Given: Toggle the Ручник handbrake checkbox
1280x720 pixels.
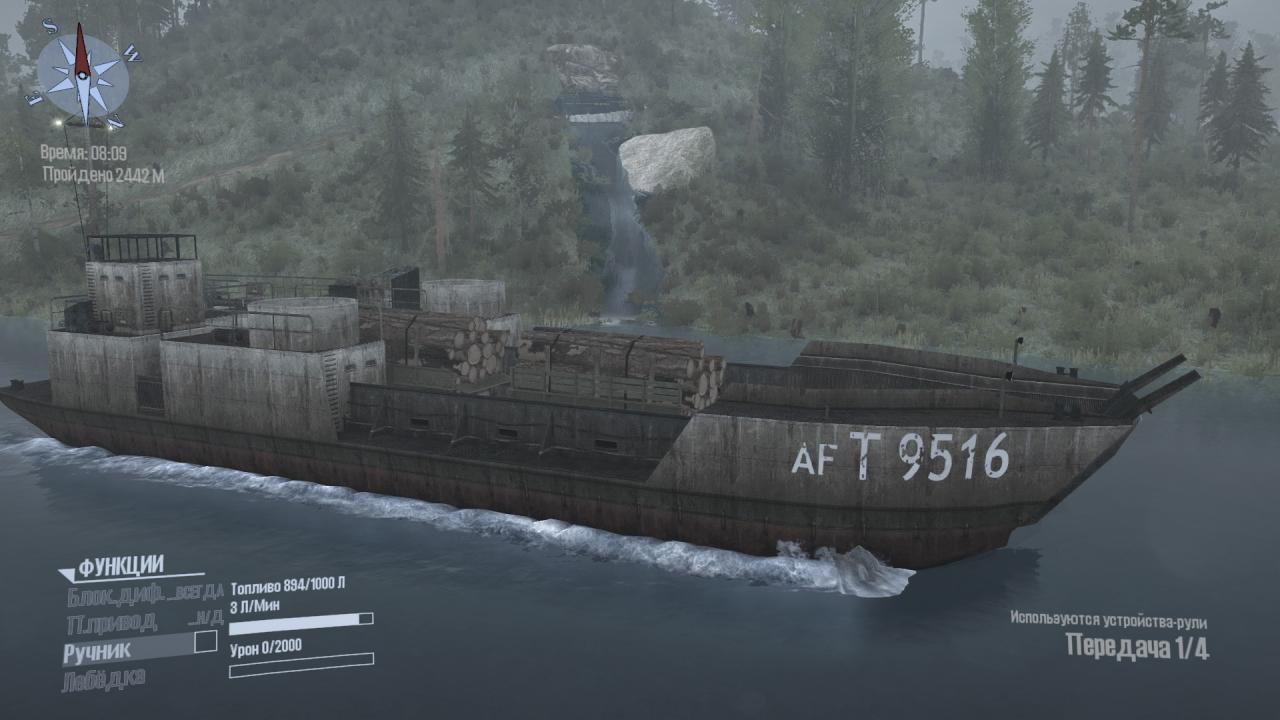Looking at the screenshot, I should click(x=205, y=642).
